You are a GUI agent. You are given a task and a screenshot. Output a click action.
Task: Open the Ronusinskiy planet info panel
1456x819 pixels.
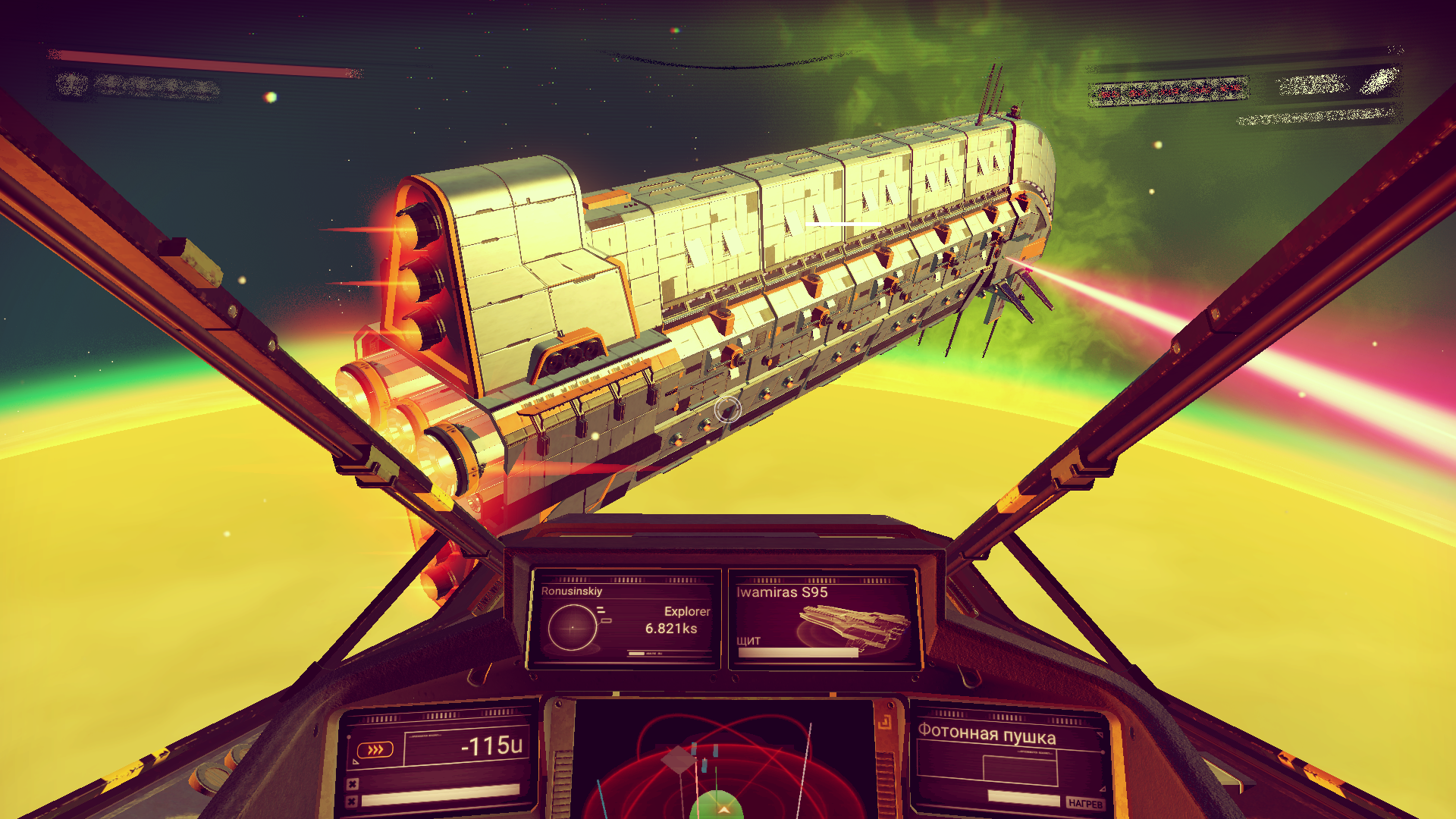625,619
